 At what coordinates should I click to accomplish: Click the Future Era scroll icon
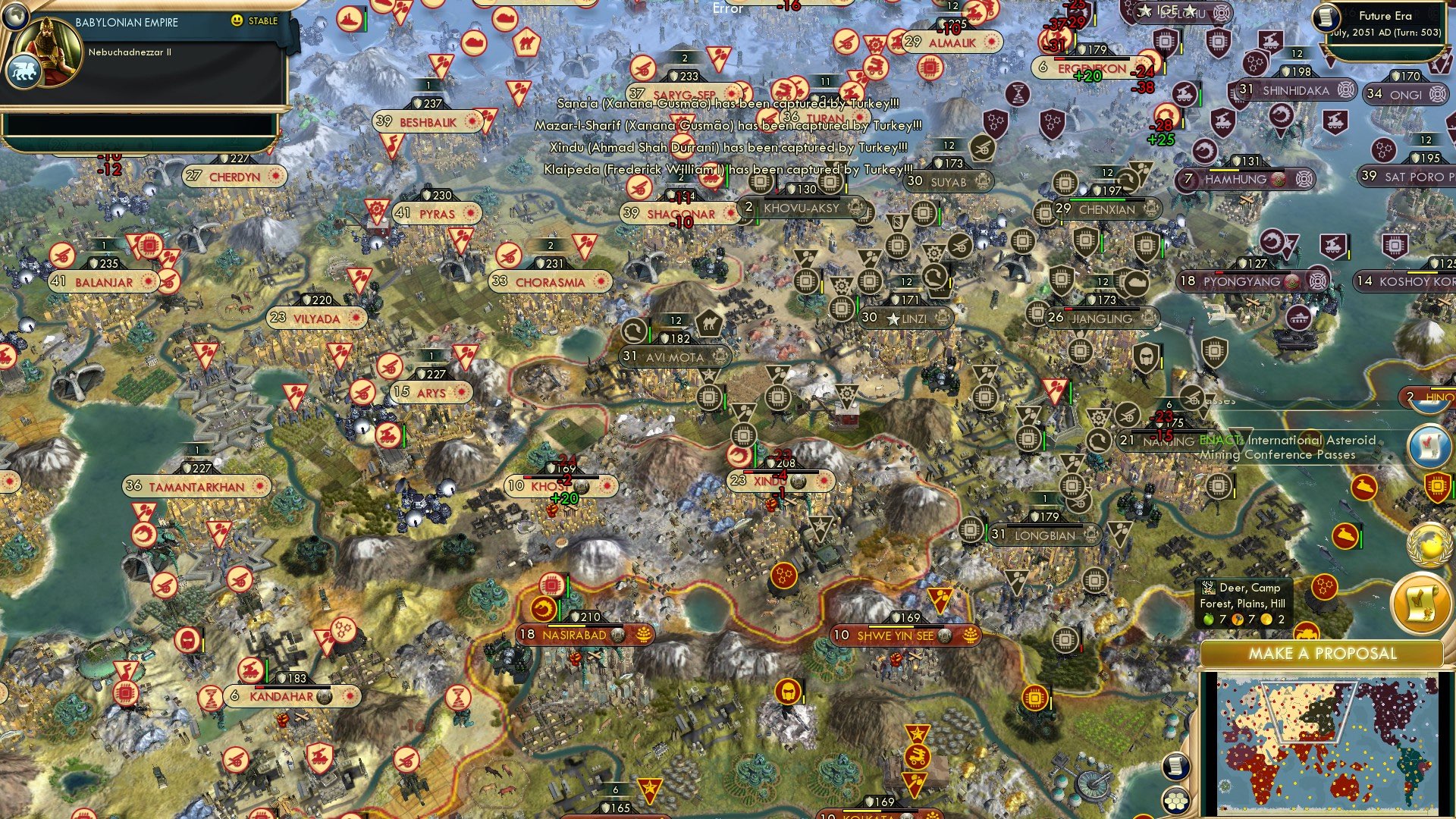(x=1325, y=19)
